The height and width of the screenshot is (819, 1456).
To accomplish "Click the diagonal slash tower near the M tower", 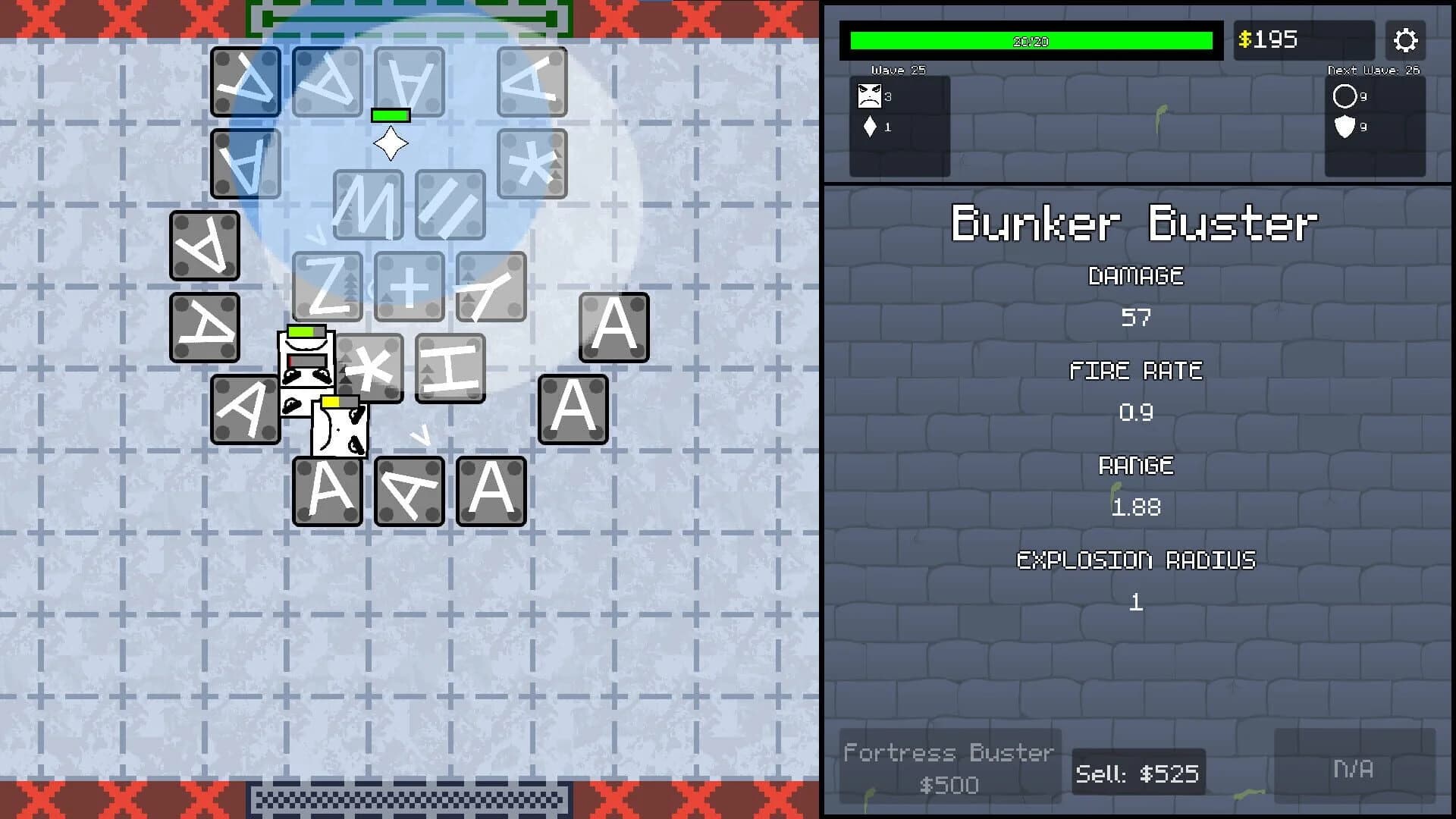I will pos(450,205).
